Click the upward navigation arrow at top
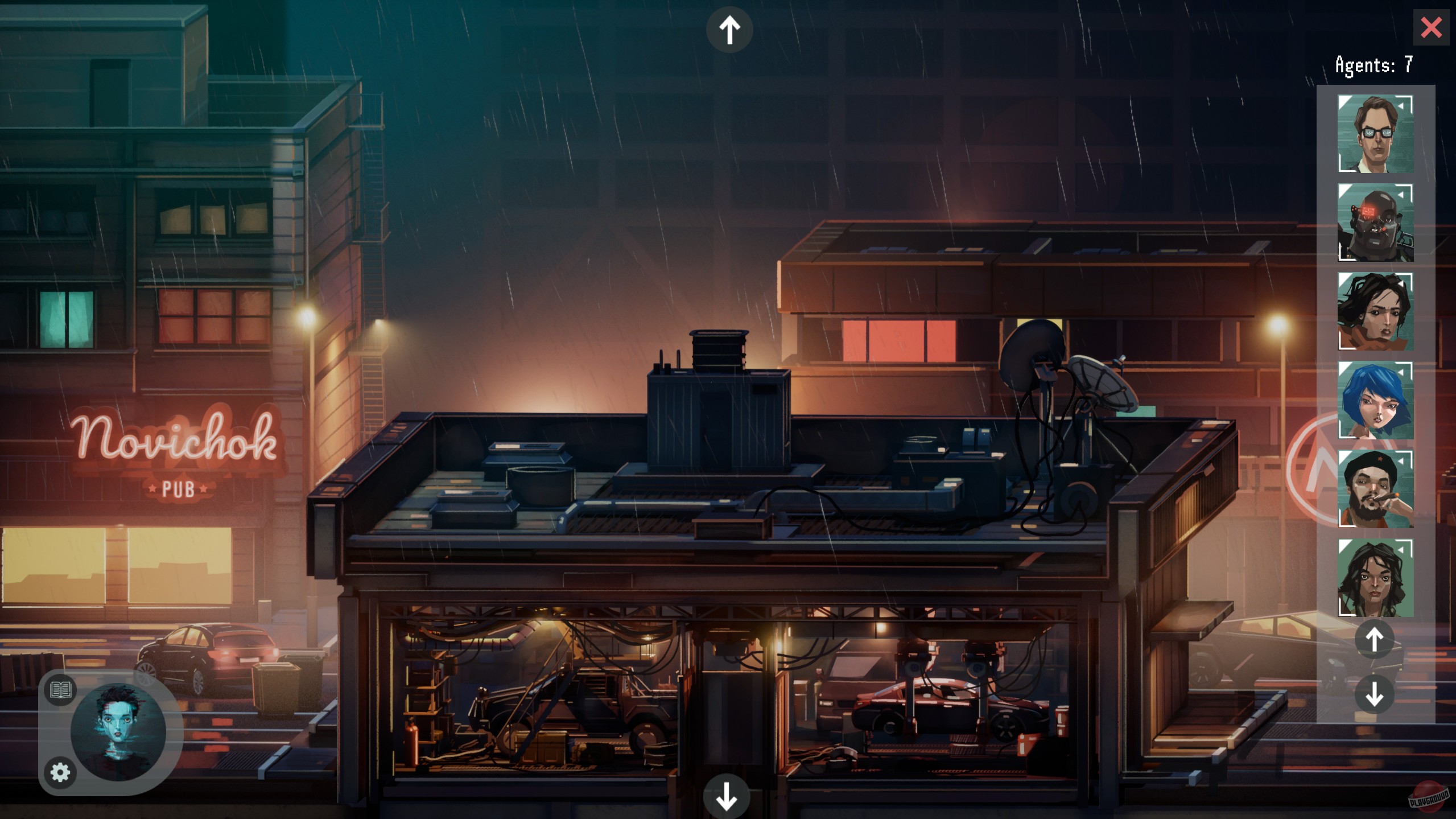Viewport: 1456px width, 819px height. click(x=730, y=28)
